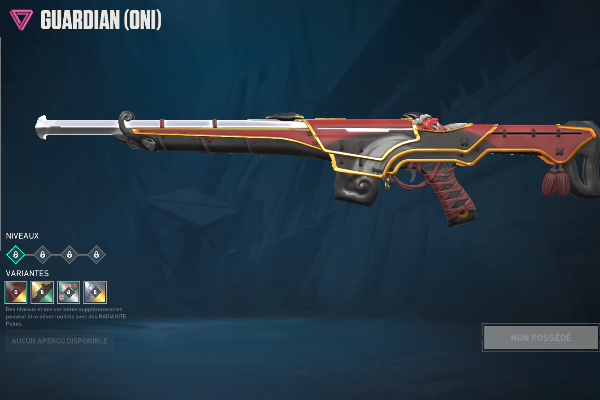Image resolution: width=600 pixels, height=400 pixels.
Task: Select the teal-highlighted first level diamond
Action: point(16,254)
